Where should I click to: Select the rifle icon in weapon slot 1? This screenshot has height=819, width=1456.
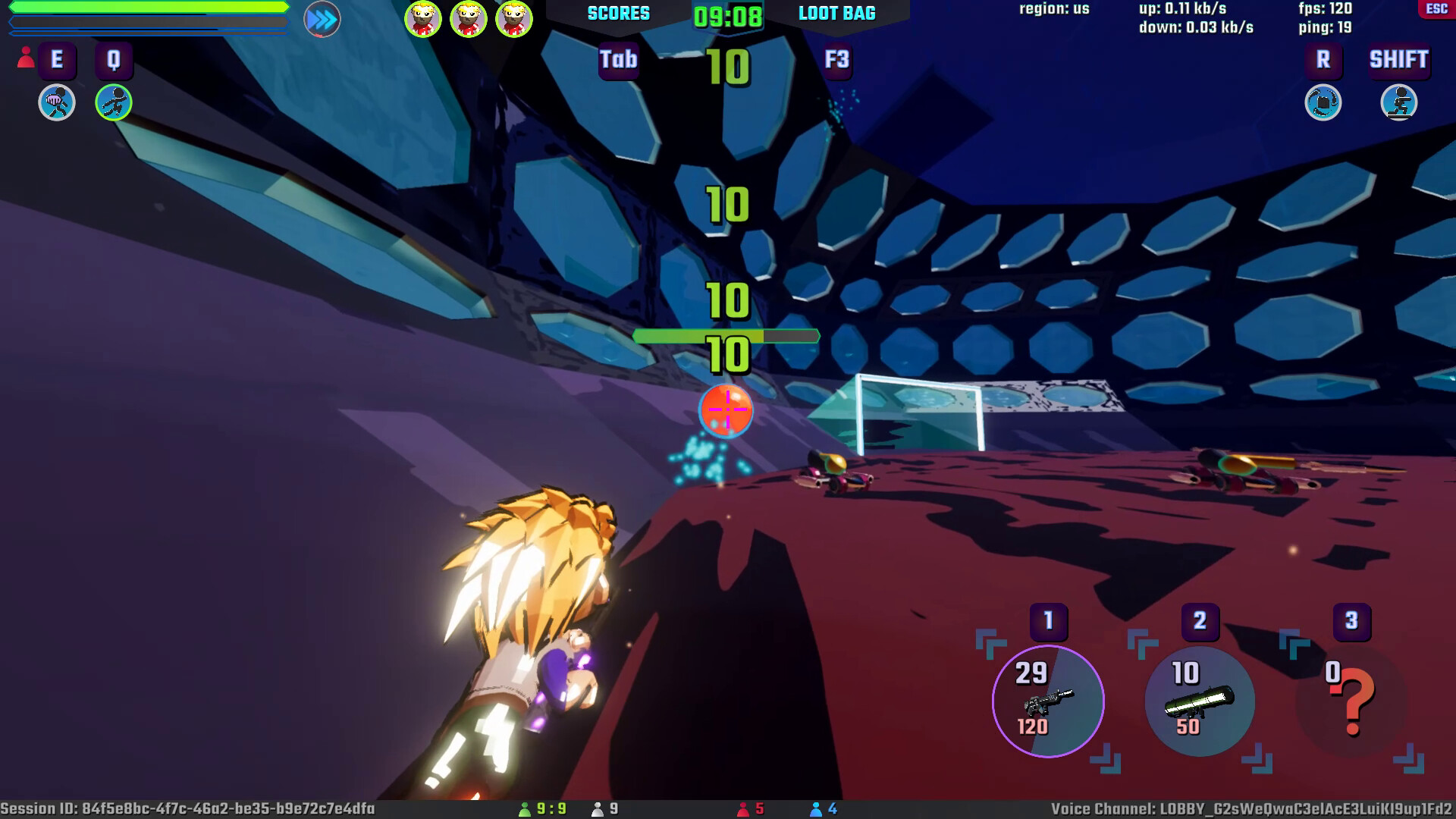1047,703
